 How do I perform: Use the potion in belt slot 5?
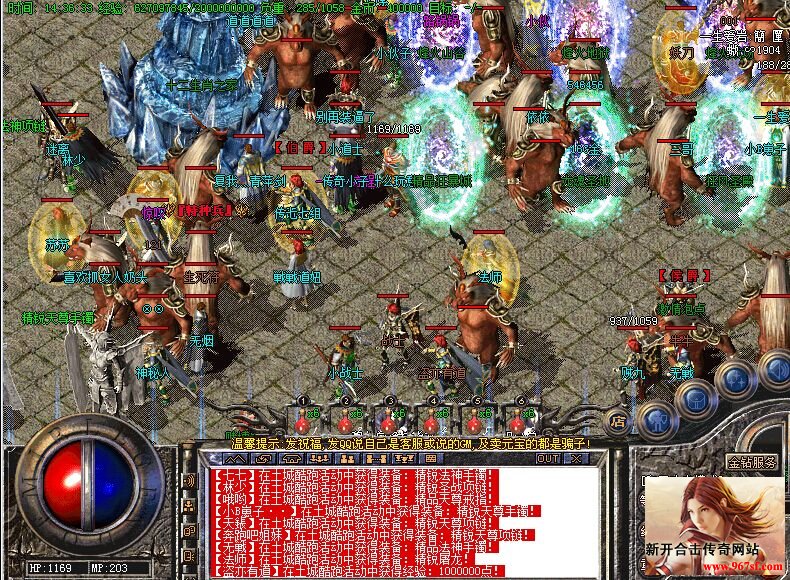click(x=476, y=418)
